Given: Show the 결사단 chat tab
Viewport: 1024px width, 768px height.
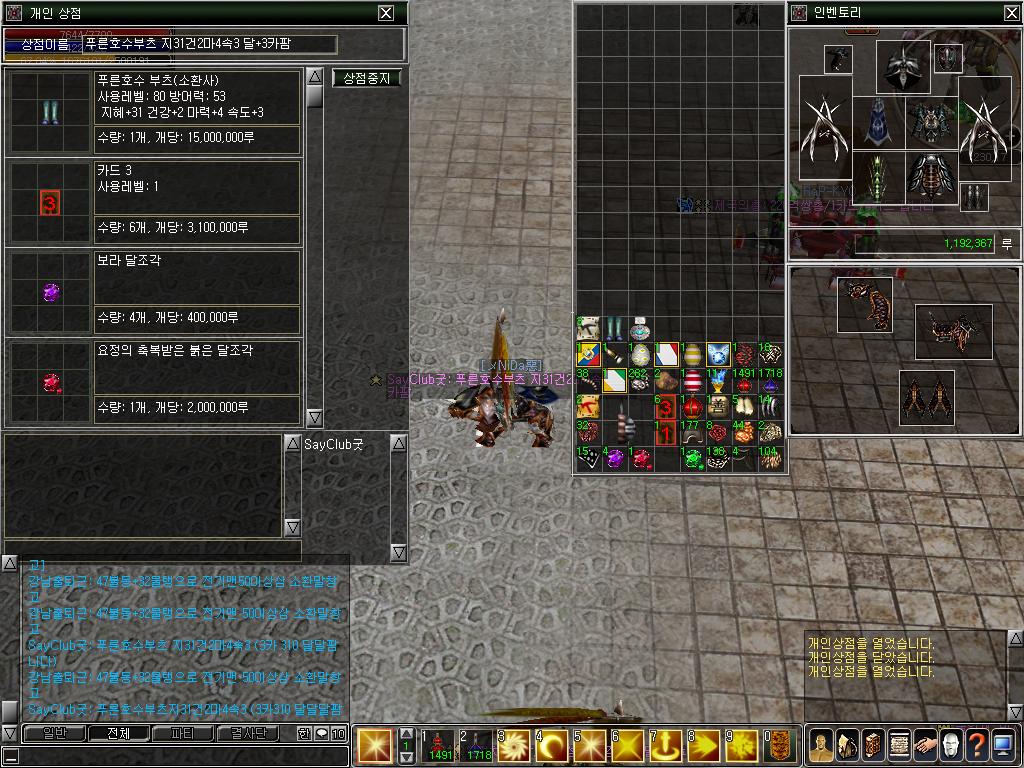Looking at the screenshot, I should coord(248,733).
